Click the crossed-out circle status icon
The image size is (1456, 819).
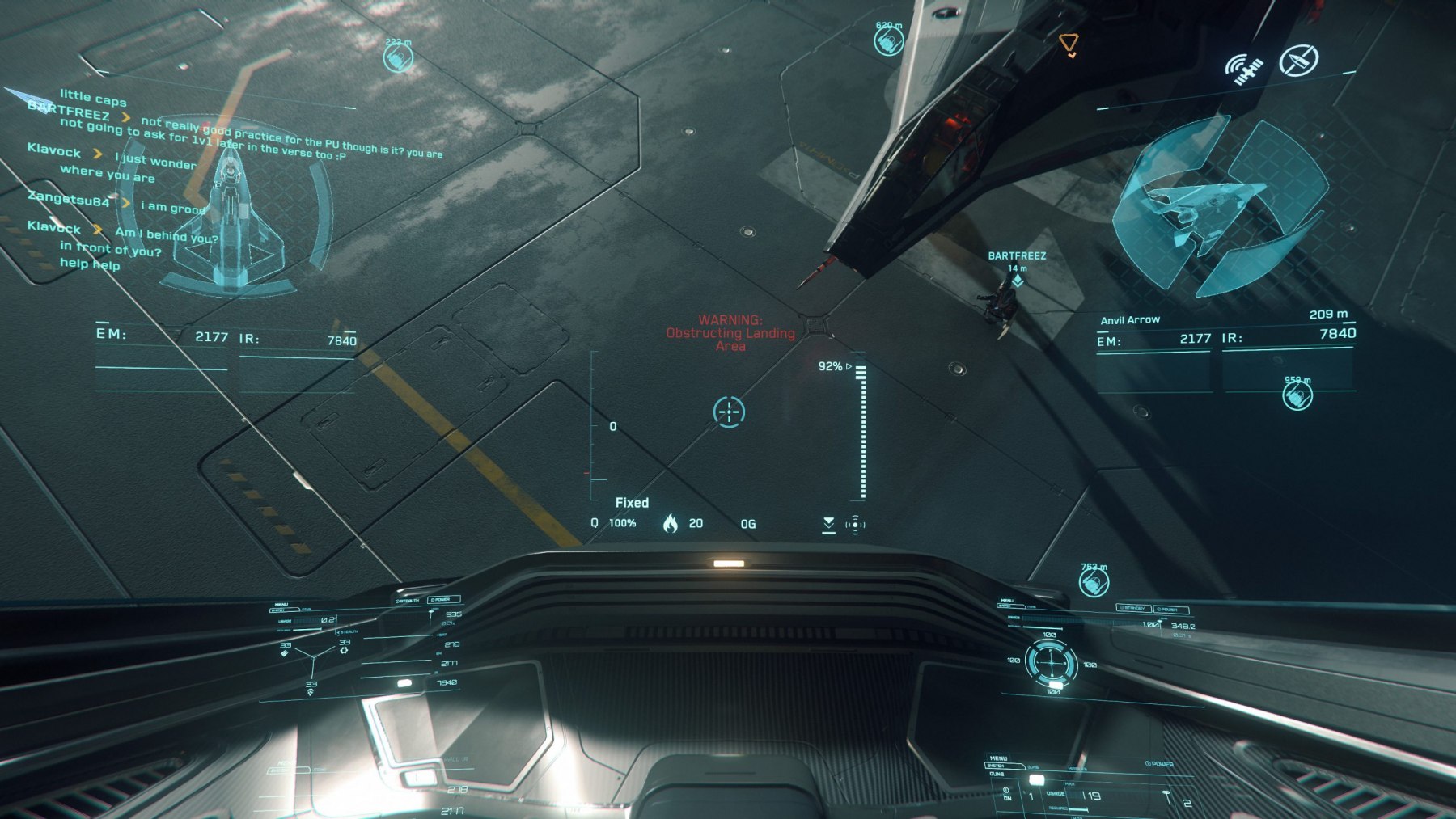[x=1298, y=60]
